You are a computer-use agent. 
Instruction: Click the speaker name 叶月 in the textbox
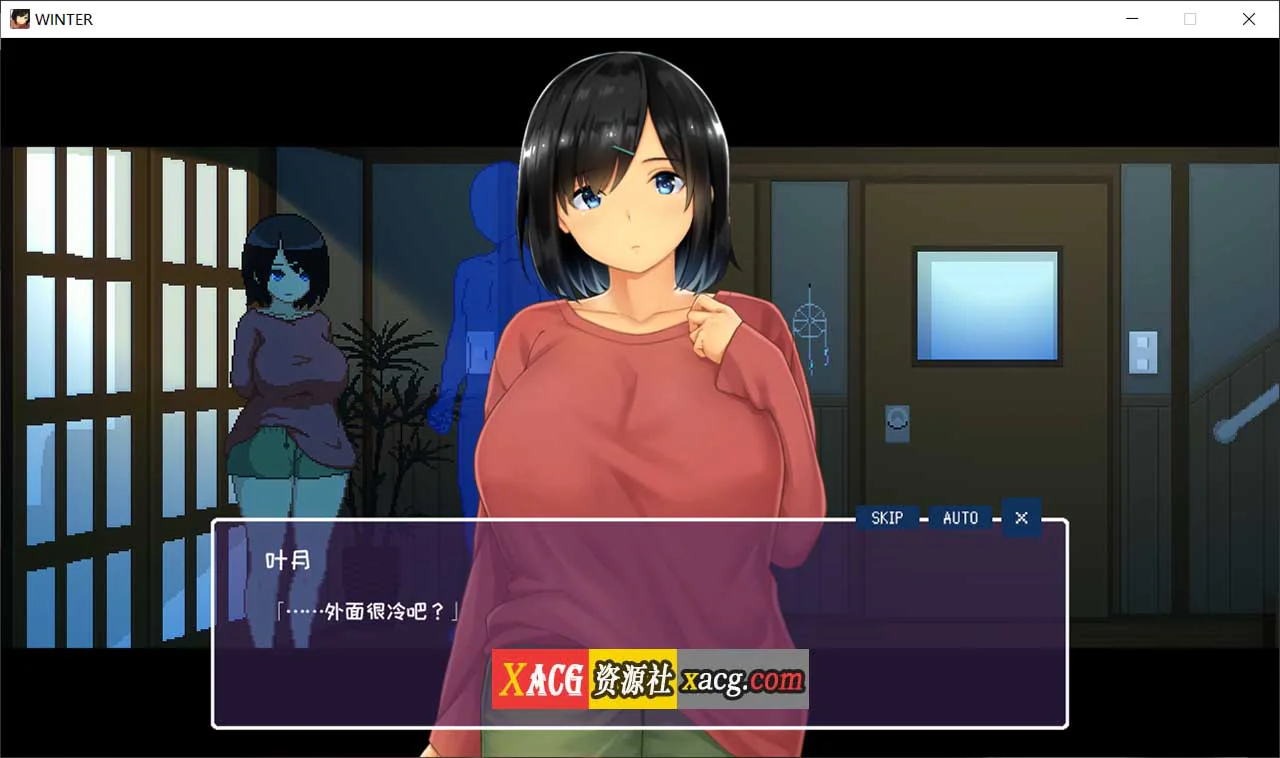click(288, 561)
